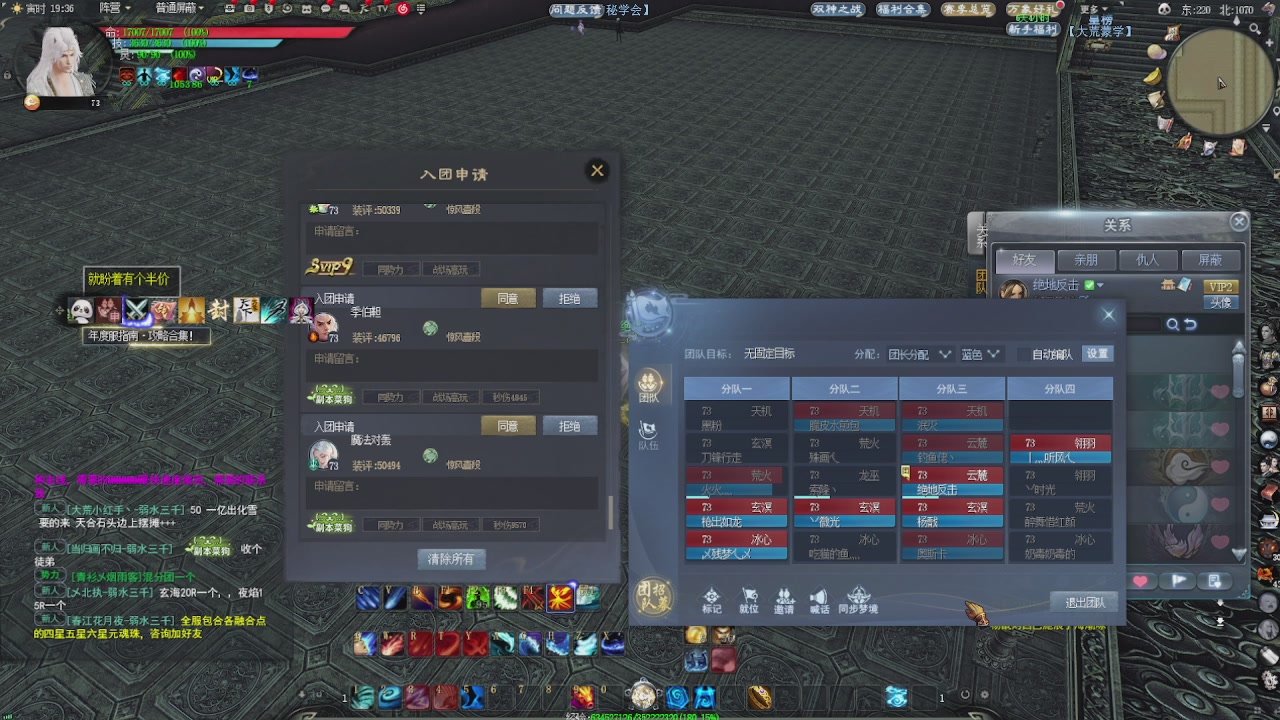Click the 邀请 invite icon in team panel
The height and width of the screenshot is (720, 1280).
(785, 599)
